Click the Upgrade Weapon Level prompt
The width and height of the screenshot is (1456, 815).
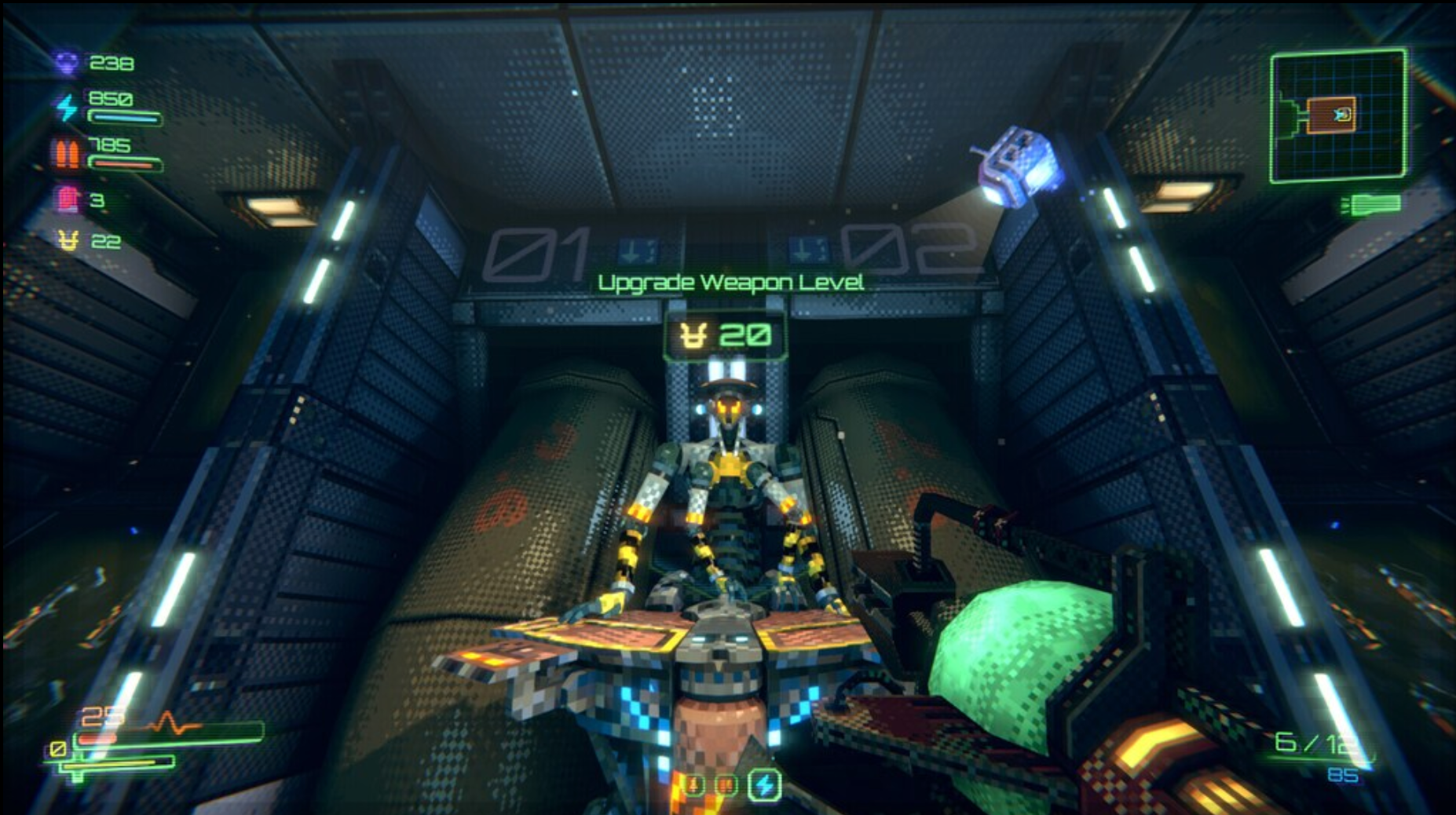point(730,283)
